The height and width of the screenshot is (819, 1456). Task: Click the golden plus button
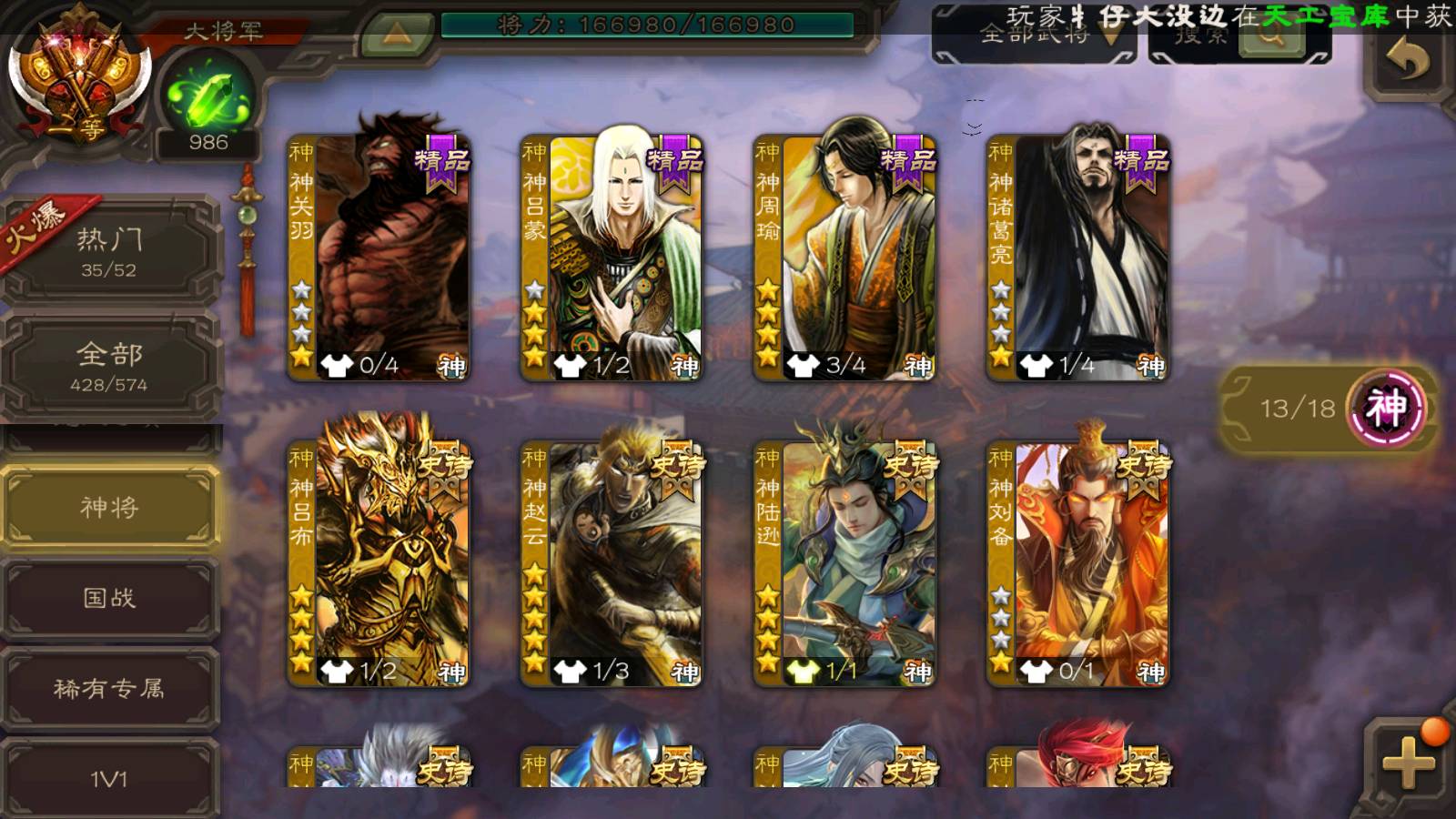coord(1408,763)
